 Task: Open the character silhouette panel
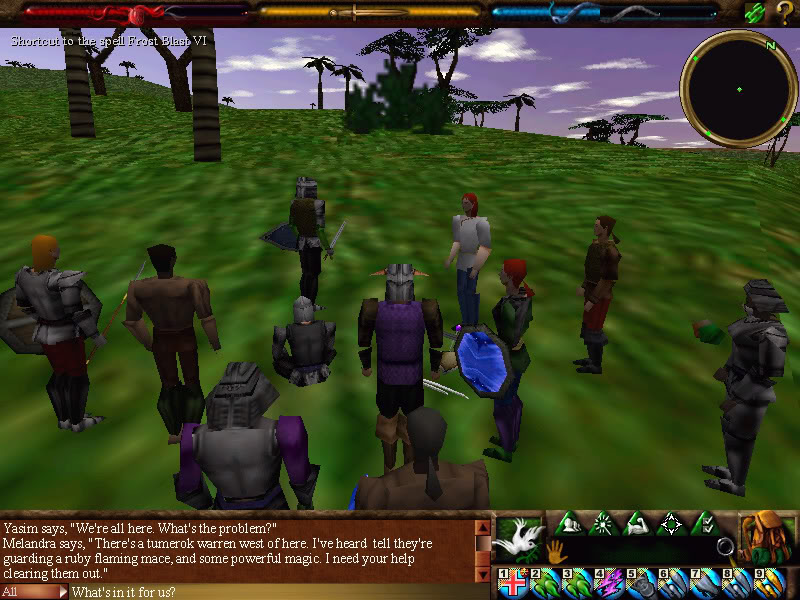pos(569,523)
